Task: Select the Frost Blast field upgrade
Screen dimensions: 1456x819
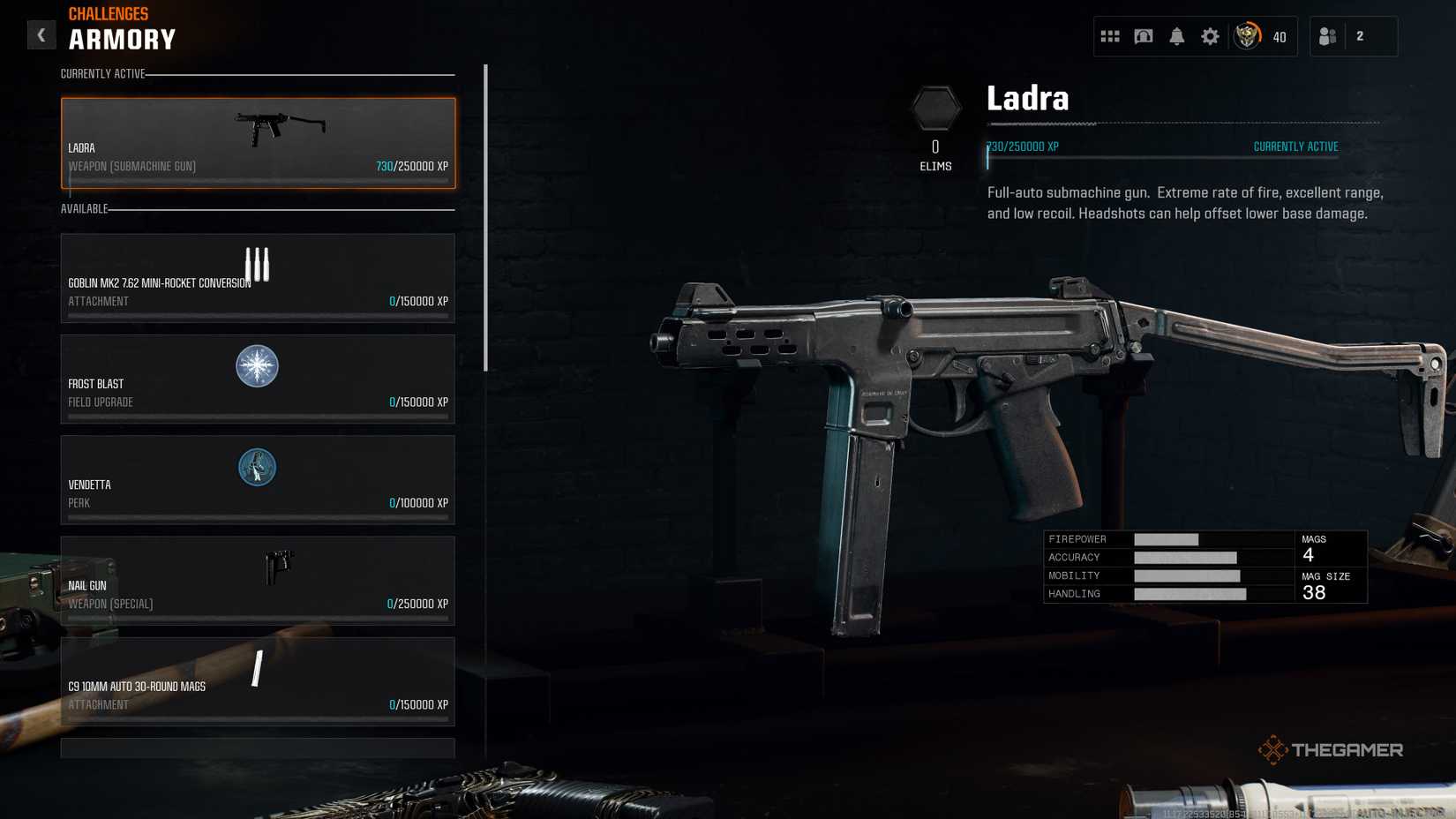Action: point(258,379)
